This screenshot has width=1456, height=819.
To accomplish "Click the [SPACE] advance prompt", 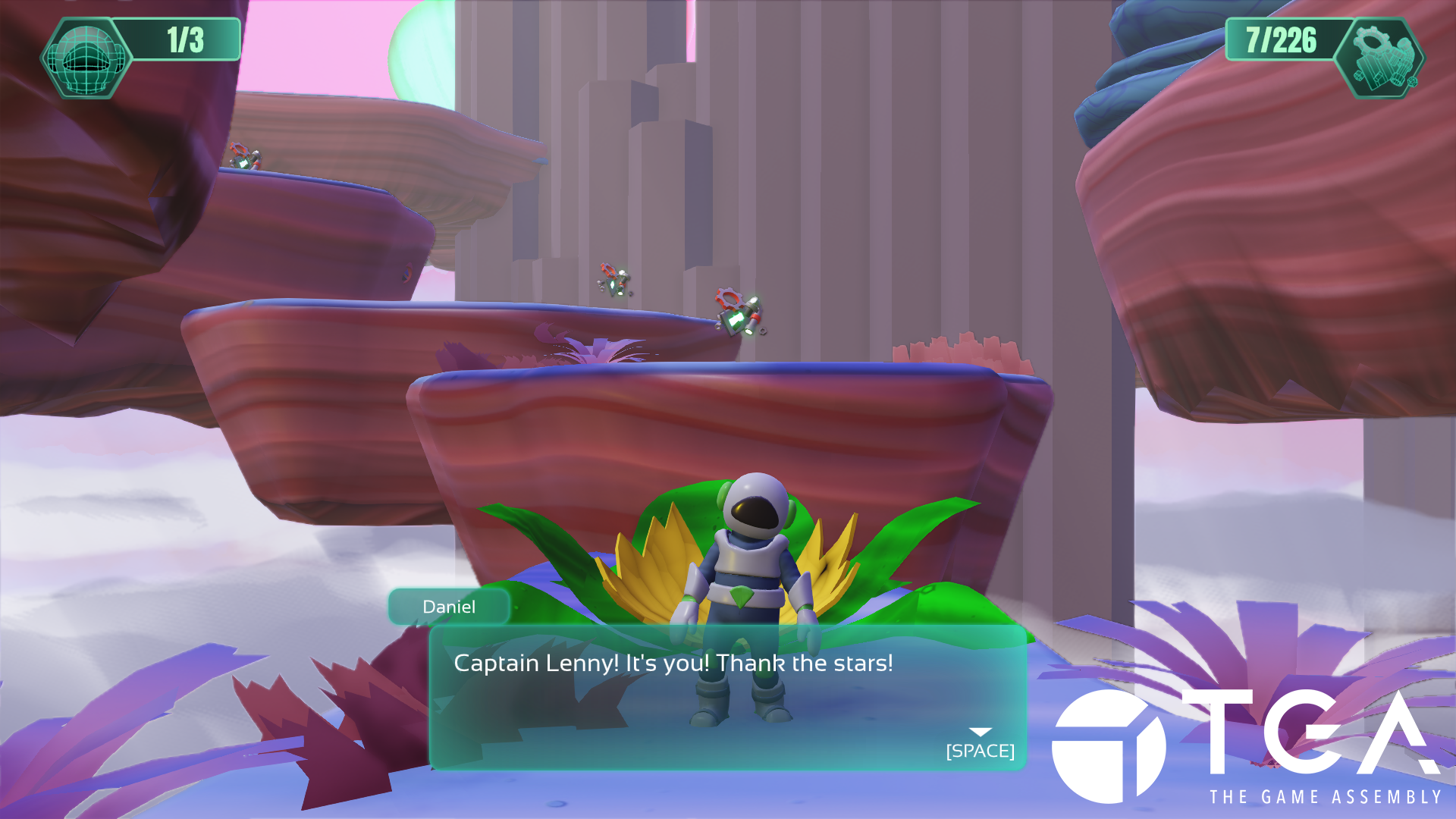I will point(980,753).
